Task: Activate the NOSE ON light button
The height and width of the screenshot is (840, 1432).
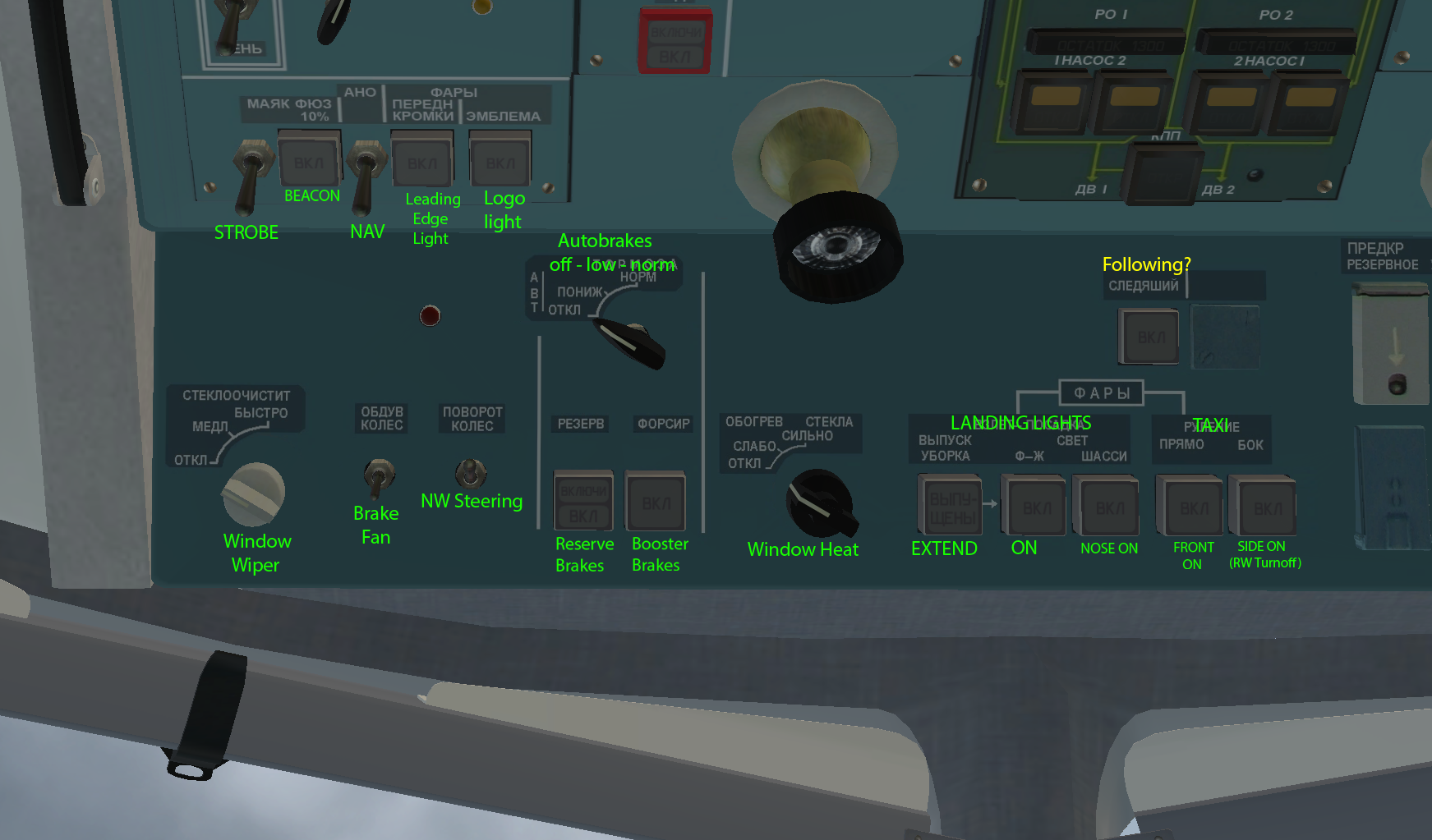Action: (1109, 507)
